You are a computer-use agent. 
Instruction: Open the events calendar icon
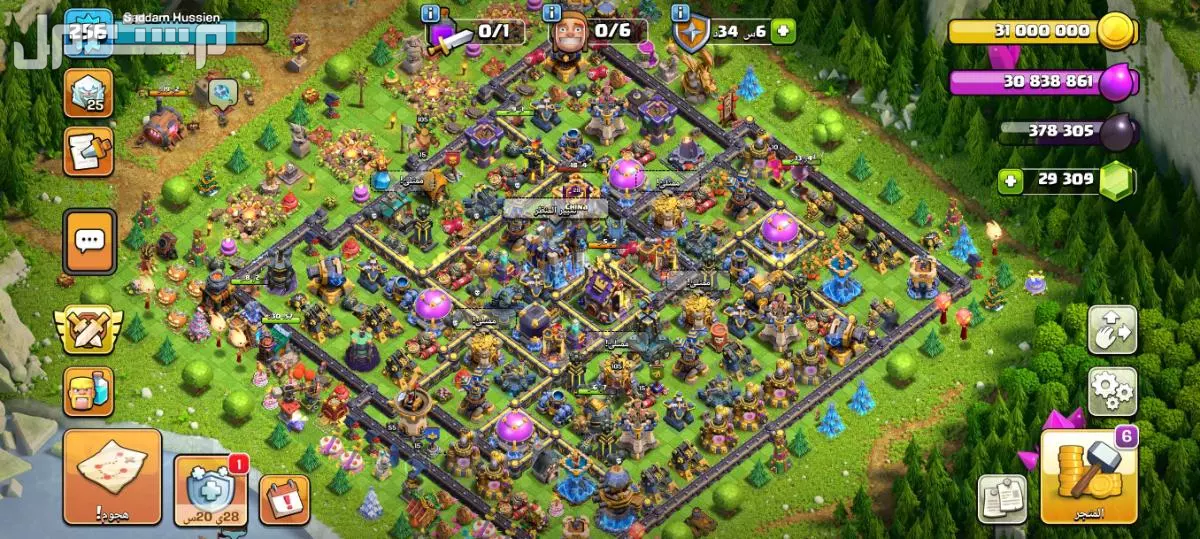(x=284, y=498)
